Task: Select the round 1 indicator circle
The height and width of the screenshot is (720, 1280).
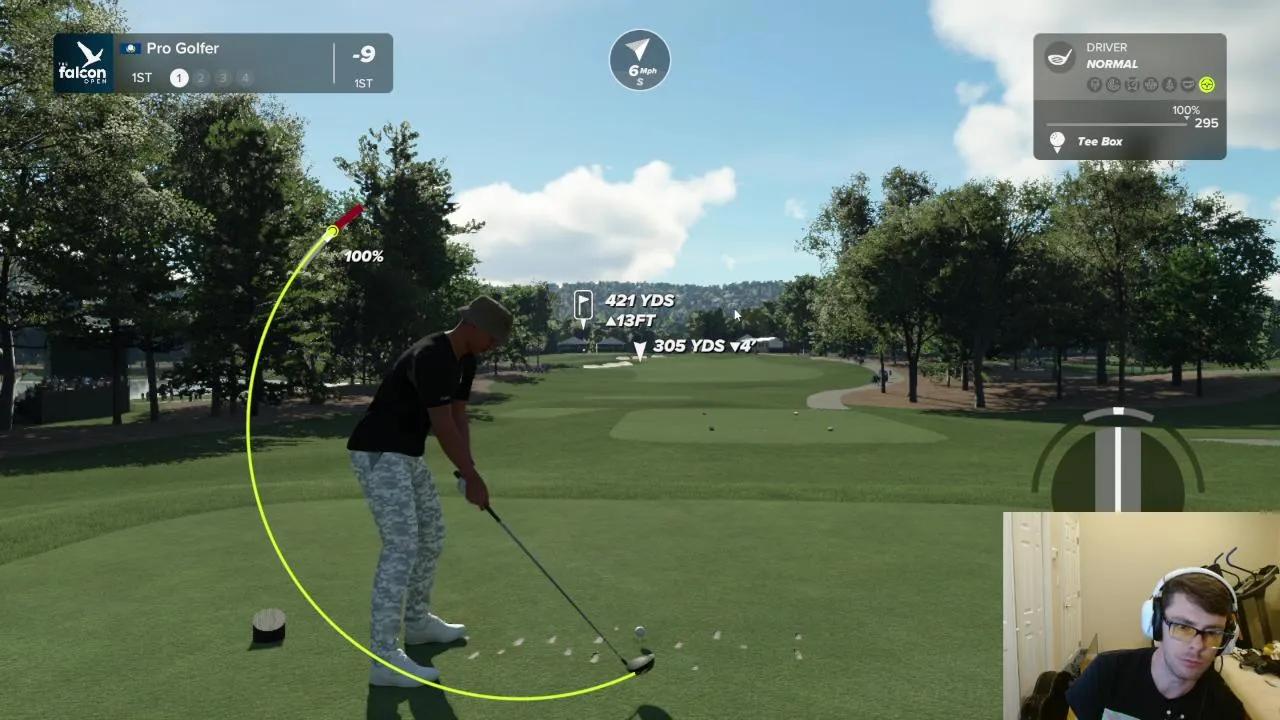Action: (179, 78)
